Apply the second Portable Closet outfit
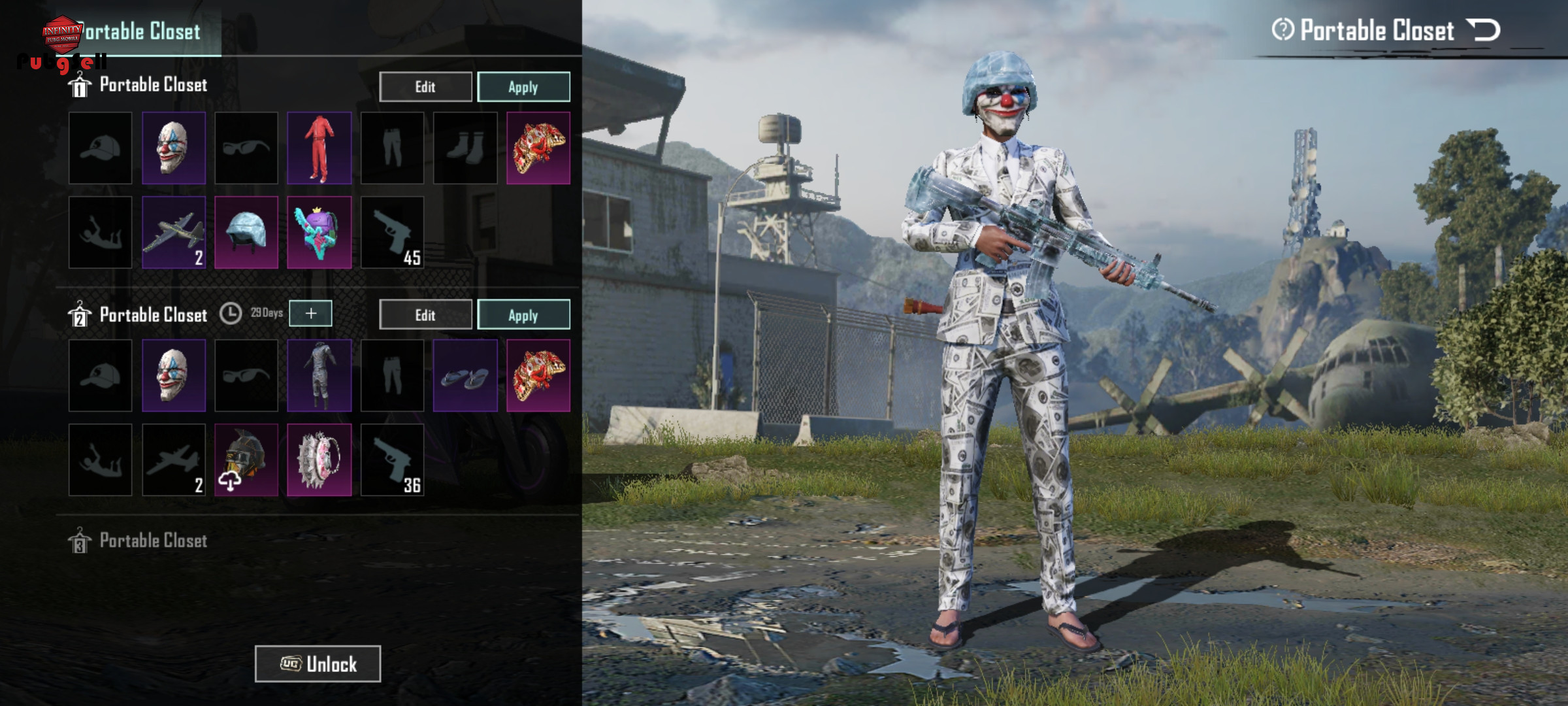 (523, 315)
